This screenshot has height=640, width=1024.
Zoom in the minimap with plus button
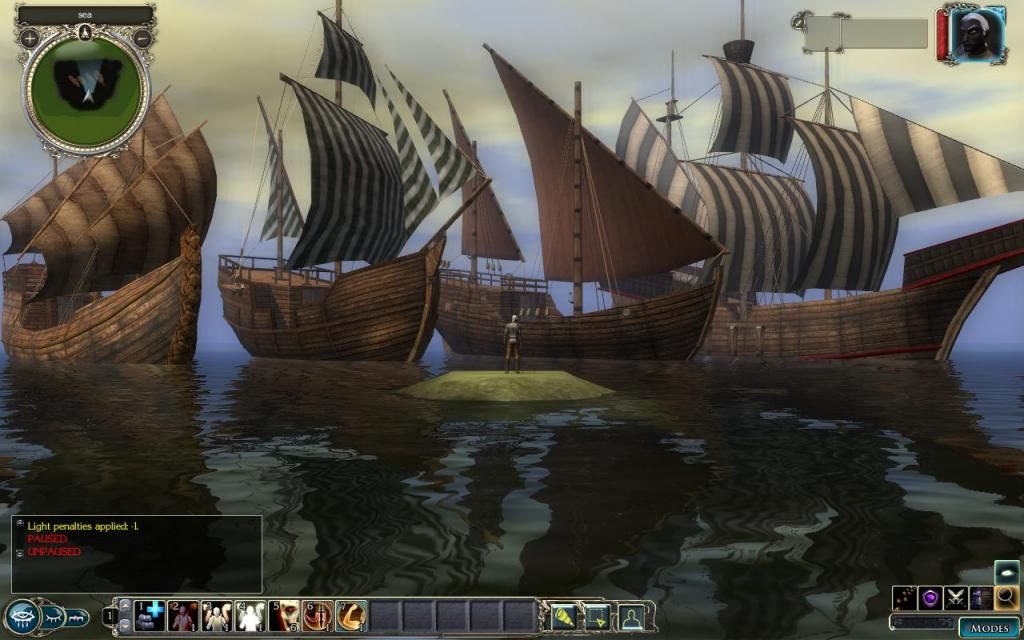30,38
